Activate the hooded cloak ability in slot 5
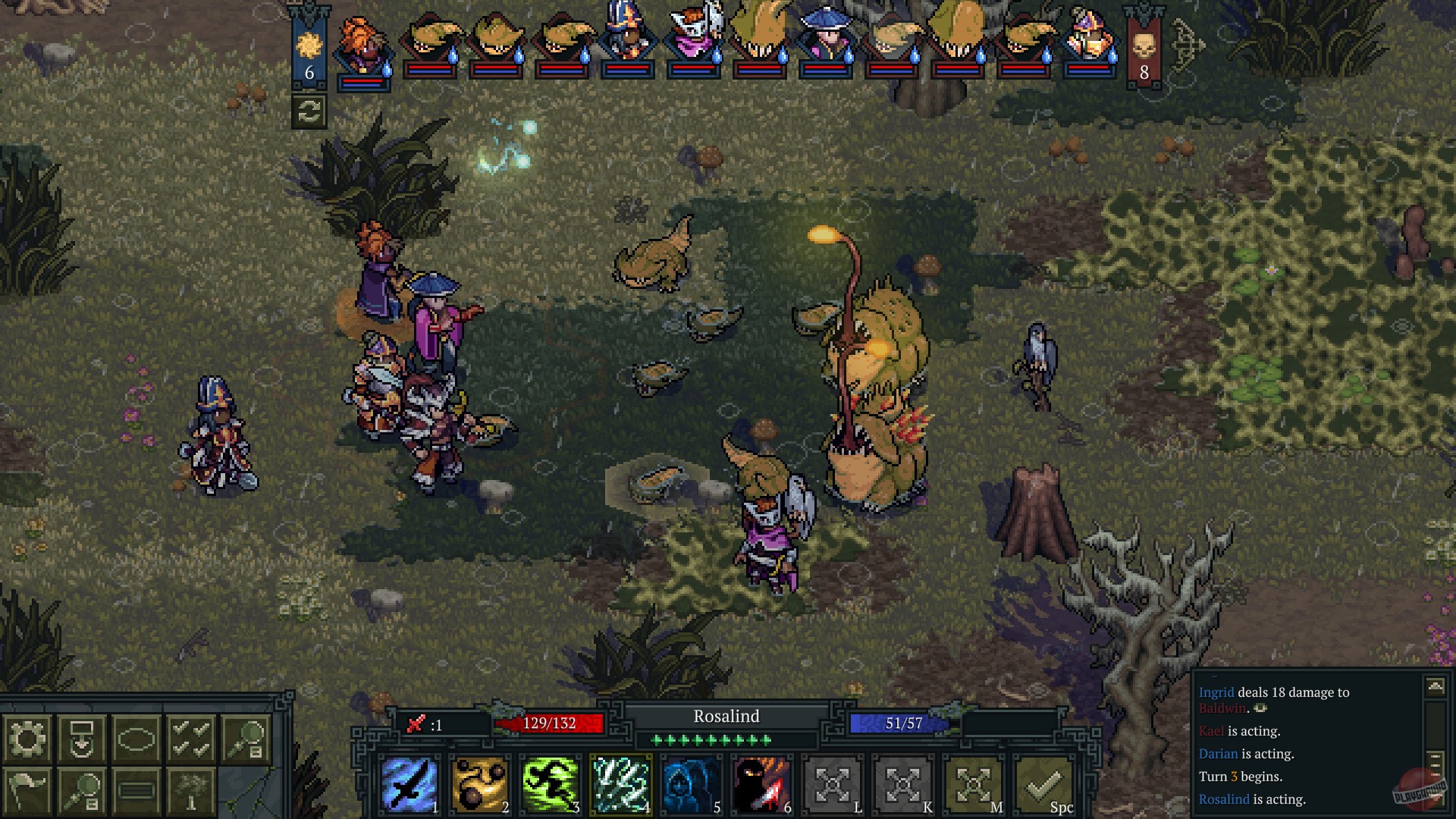This screenshot has width=1456, height=819. pyautogui.click(x=689, y=784)
